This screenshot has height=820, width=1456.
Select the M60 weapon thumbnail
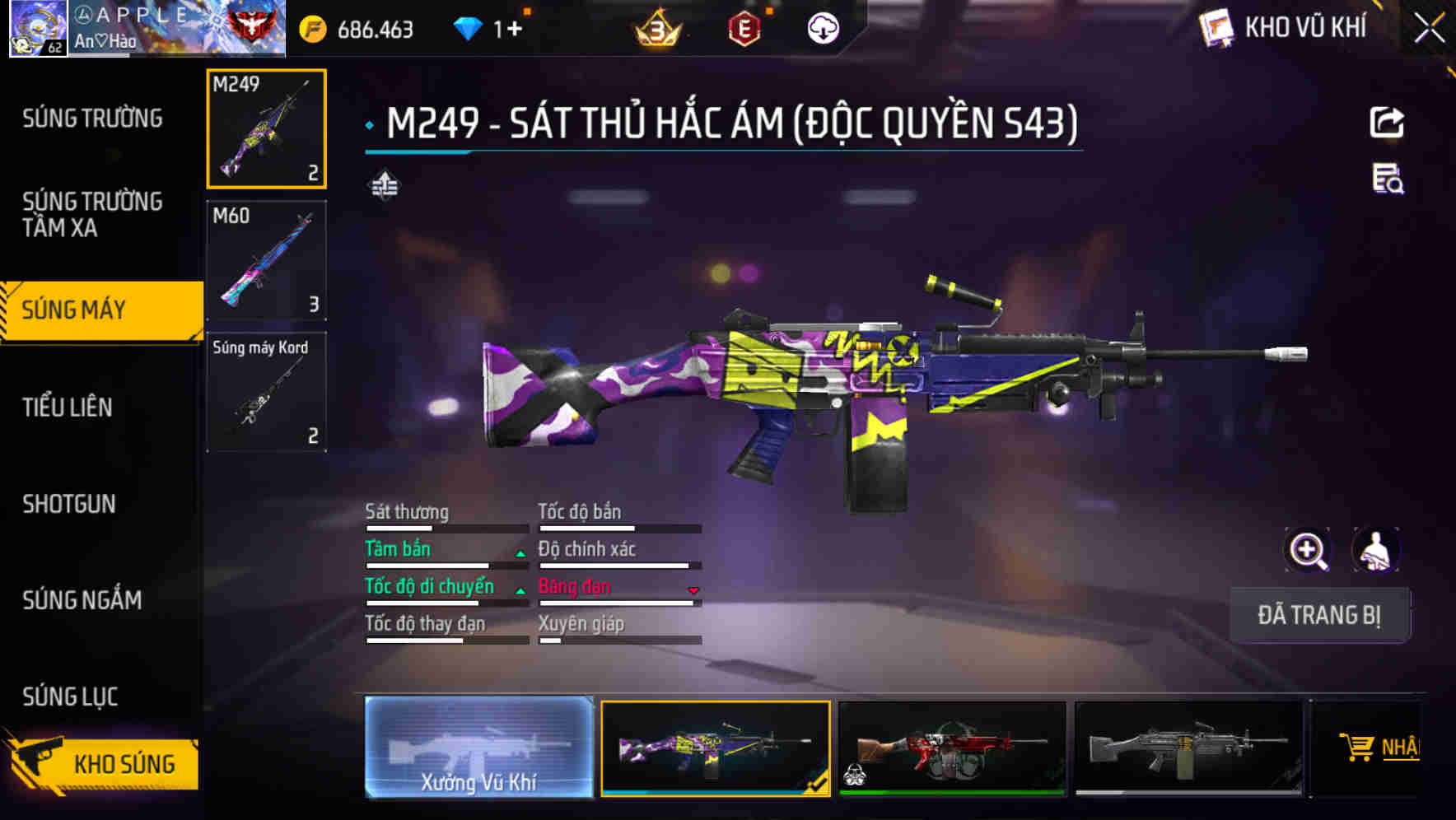(x=266, y=260)
